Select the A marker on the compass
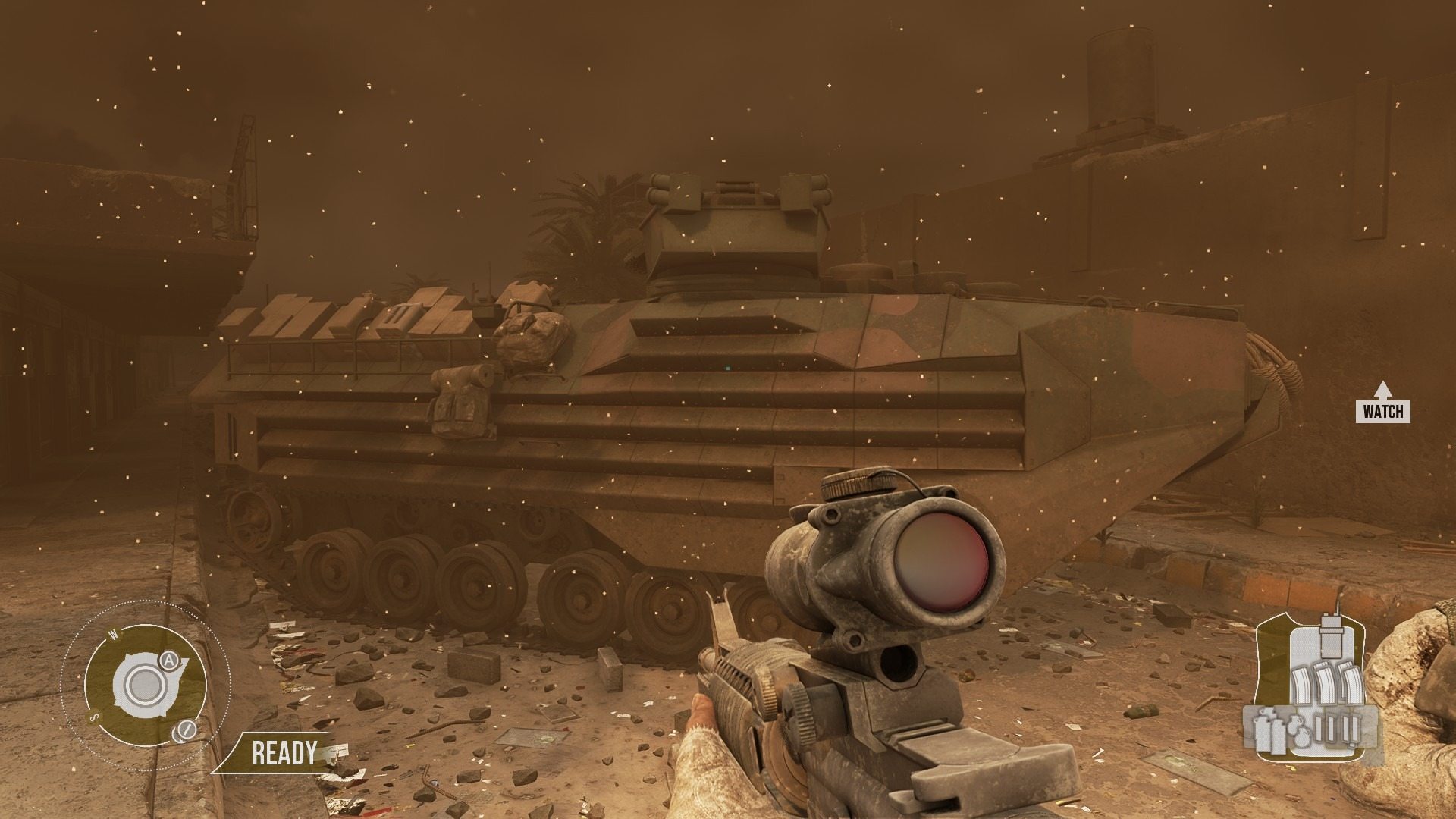This screenshot has width=1456, height=819. (x=169, y=661)
